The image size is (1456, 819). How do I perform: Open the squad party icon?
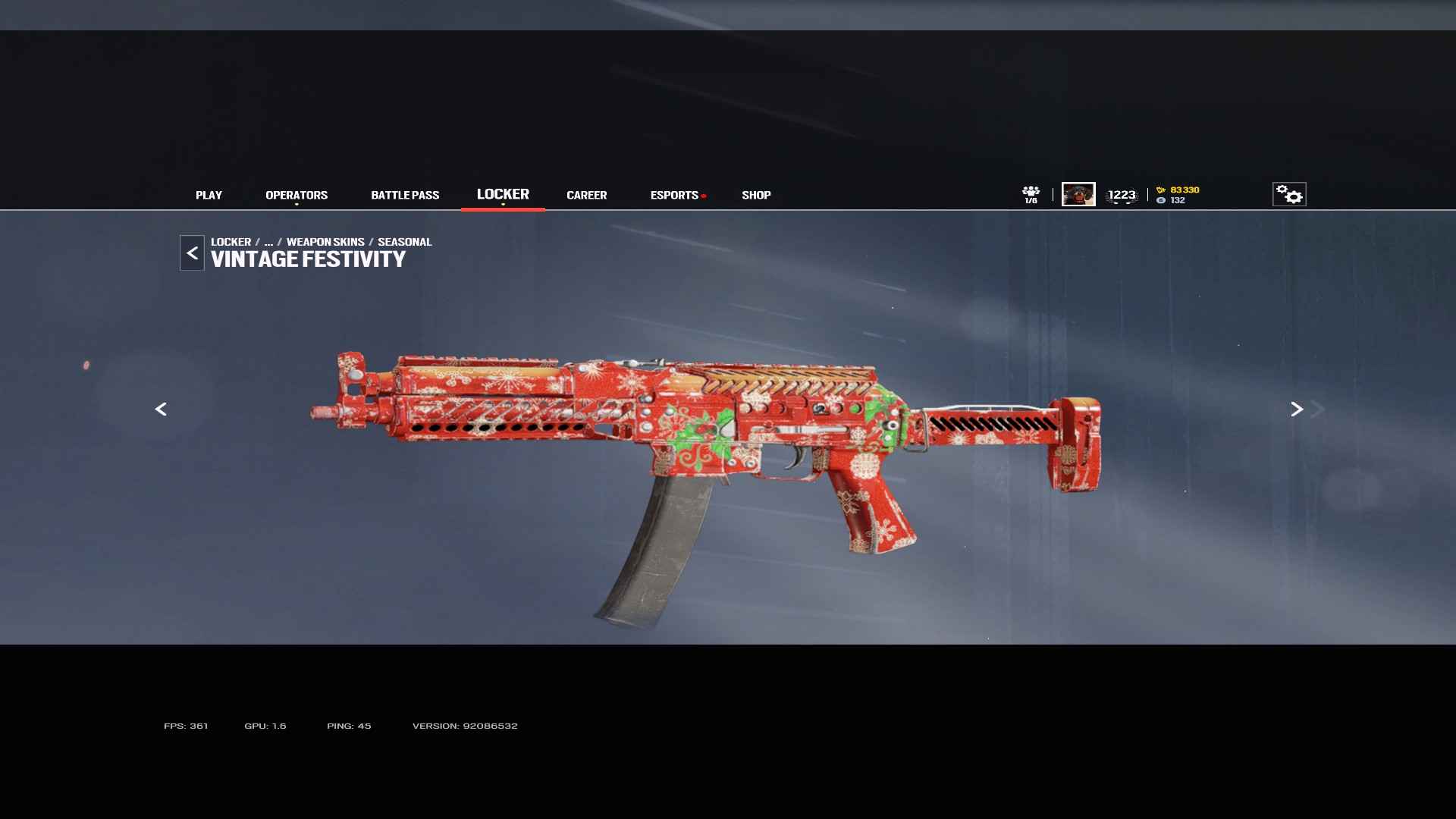click(1031, 194)
